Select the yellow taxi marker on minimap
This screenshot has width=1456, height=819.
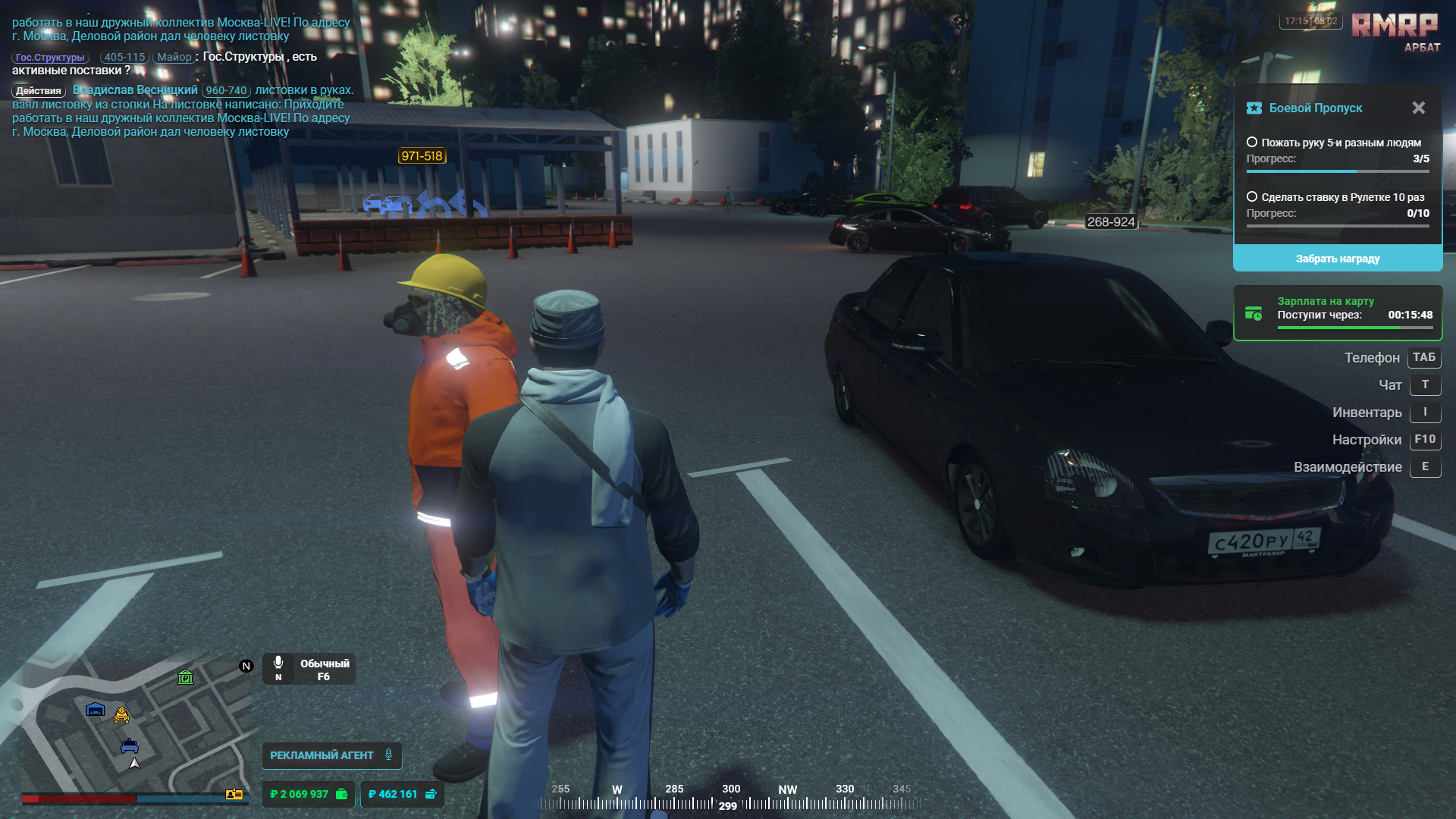[x=121, y=714]
